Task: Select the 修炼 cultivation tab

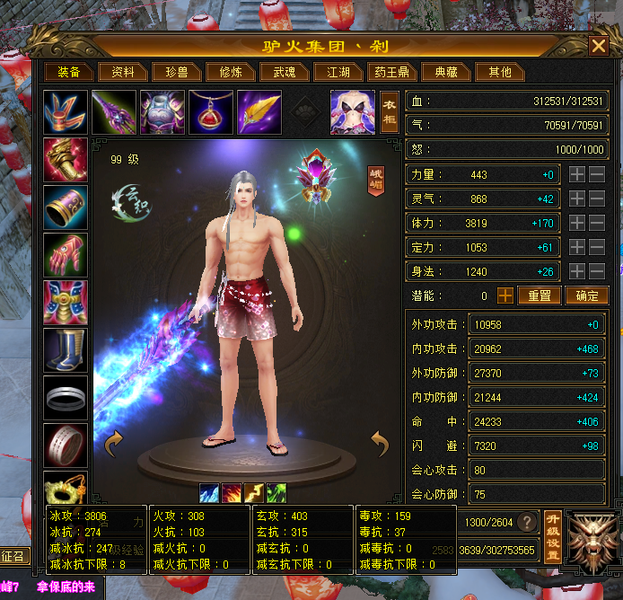Action: pos(231,72)
